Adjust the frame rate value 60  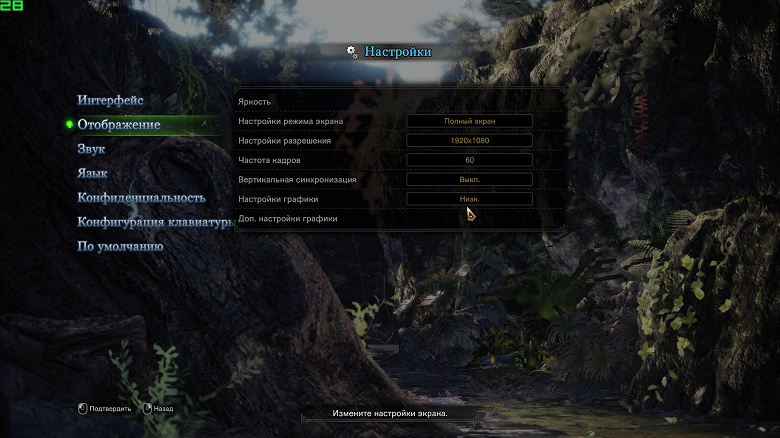tap(469, 160)
